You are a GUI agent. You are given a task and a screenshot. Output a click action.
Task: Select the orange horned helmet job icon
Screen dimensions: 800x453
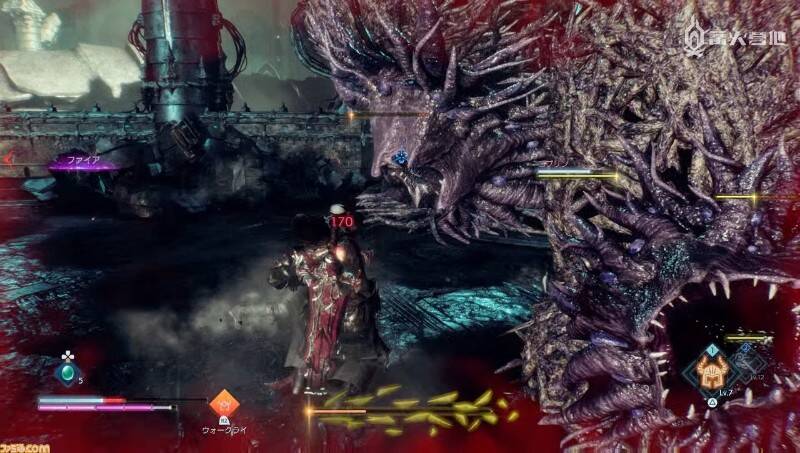click(713, 369)
